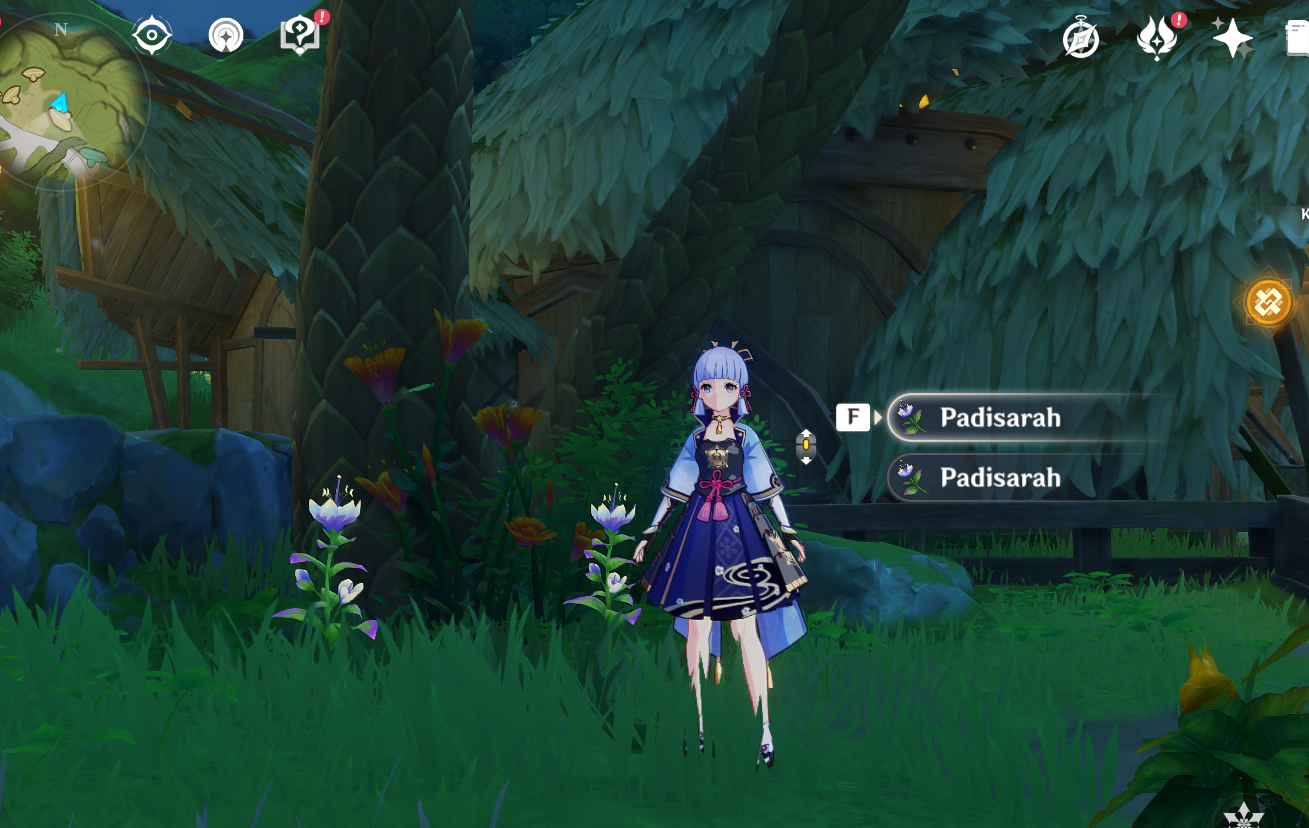Open the Adventurer Handbook book icon
This screenshot has height=828, width=1309.
[x=299, y=34]
